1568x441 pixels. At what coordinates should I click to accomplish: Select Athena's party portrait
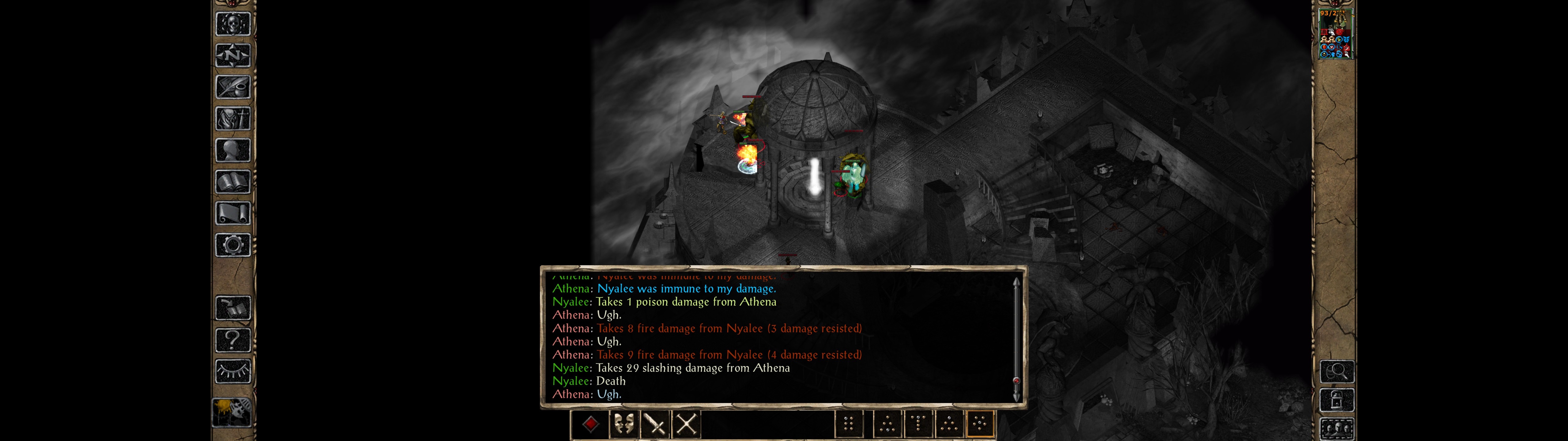1335,34
